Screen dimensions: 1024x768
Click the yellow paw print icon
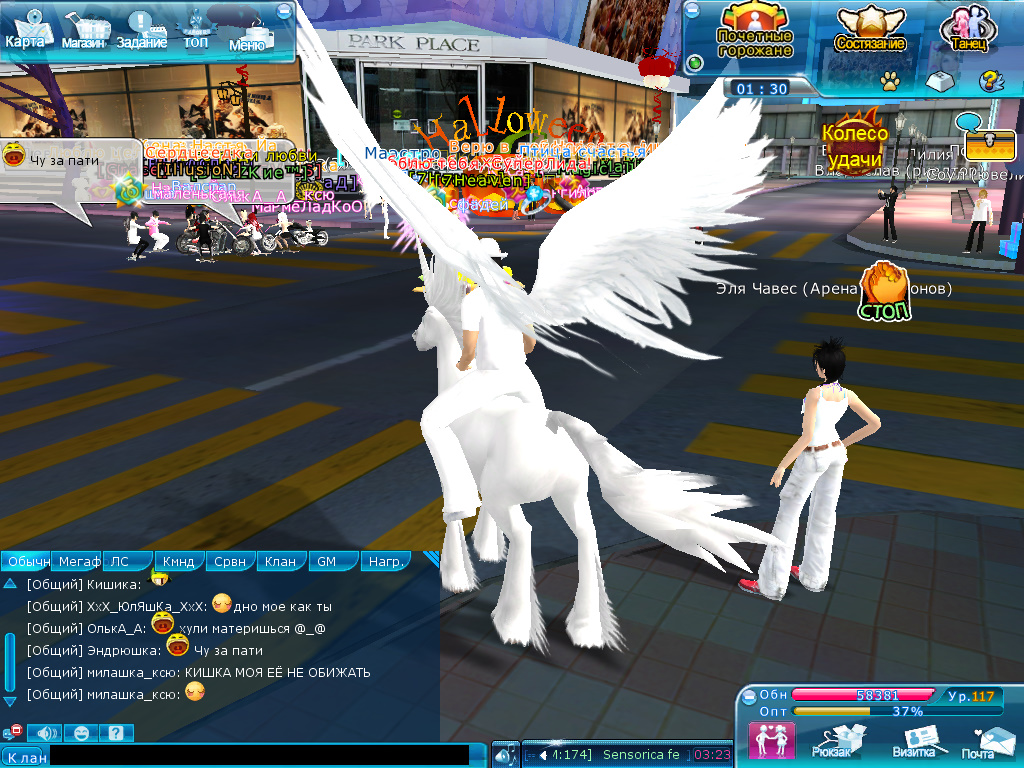pyautogui.click(x=888, y=81)
